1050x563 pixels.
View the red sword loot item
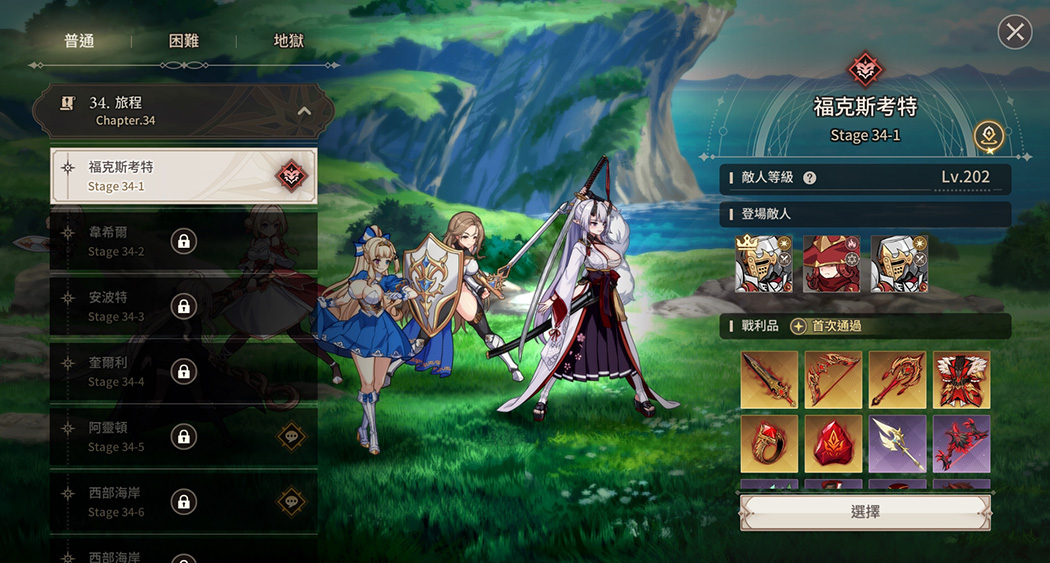769,380
